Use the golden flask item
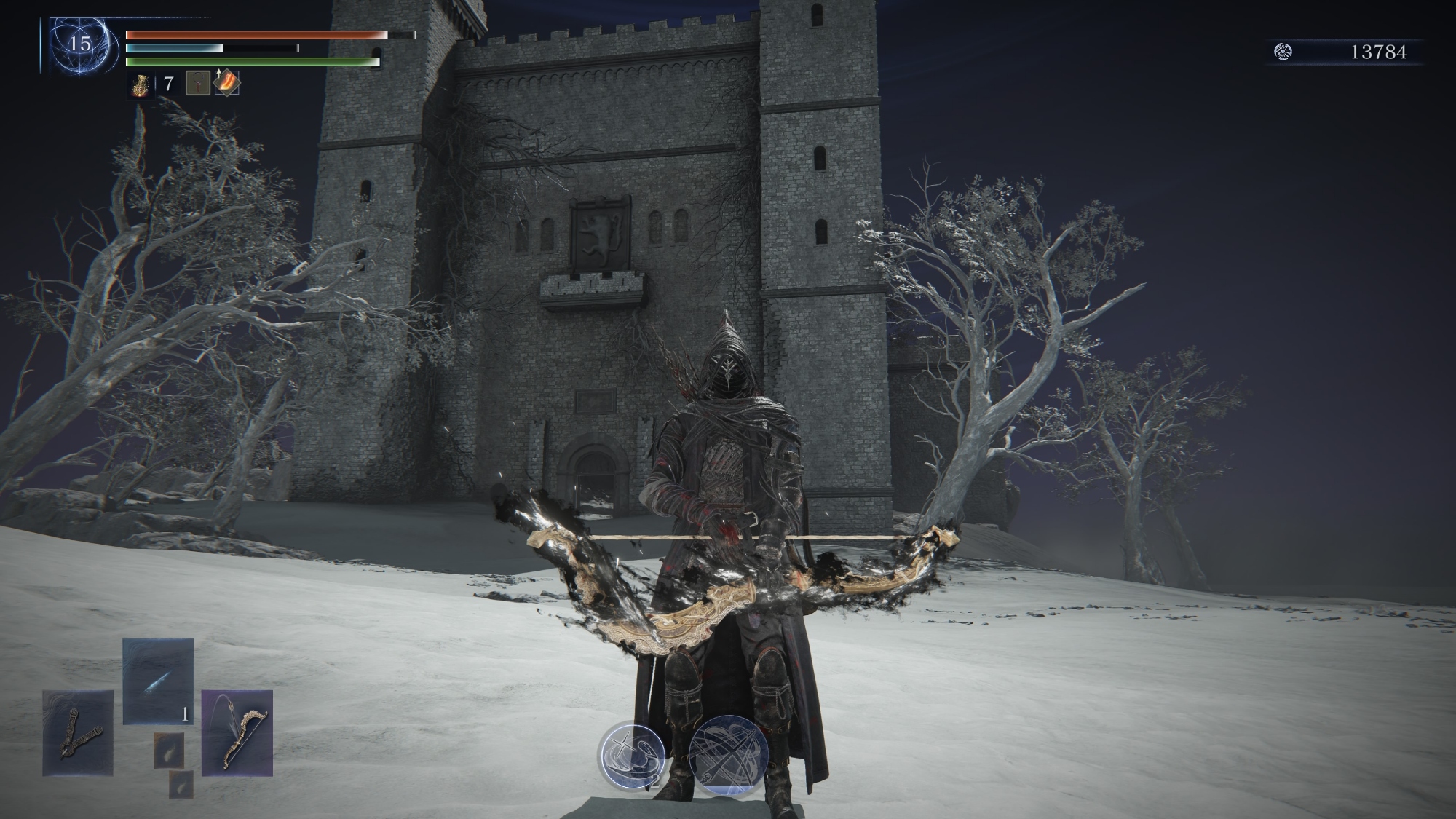The width and height of the screenshot is (1456, 819). click(139, 84)
